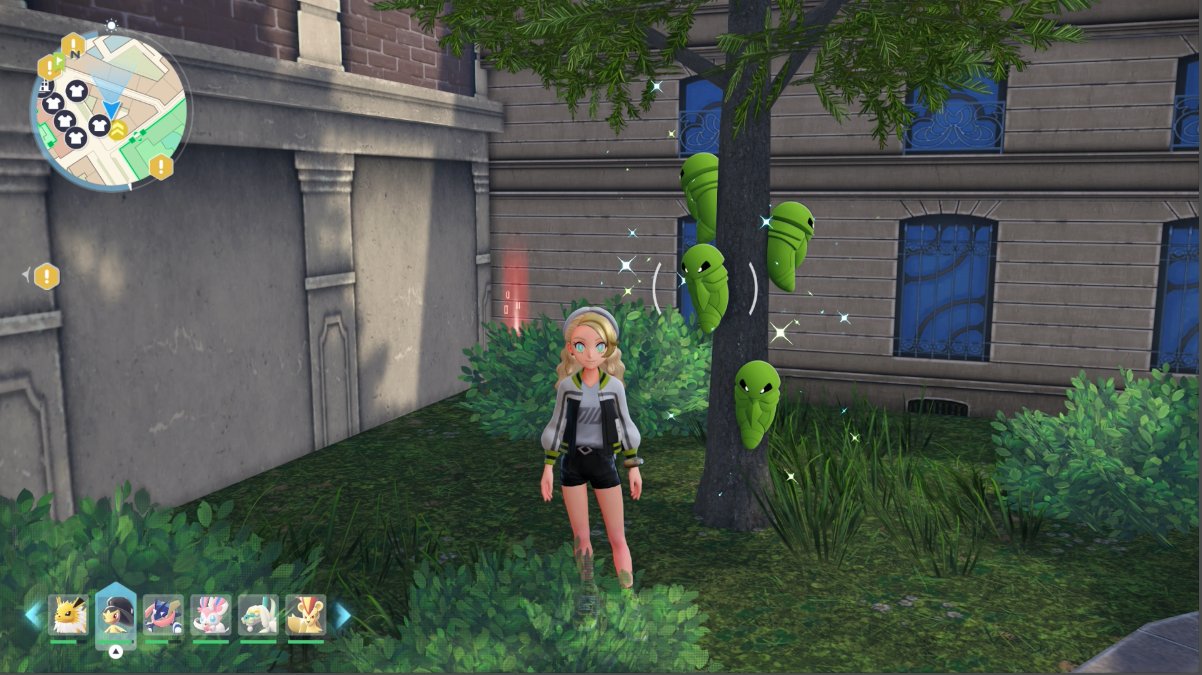The height and width of the screenshot is (675, 1202).
Task: Choose the orange fox Pokémon party slot
Action: click(305, 614)
